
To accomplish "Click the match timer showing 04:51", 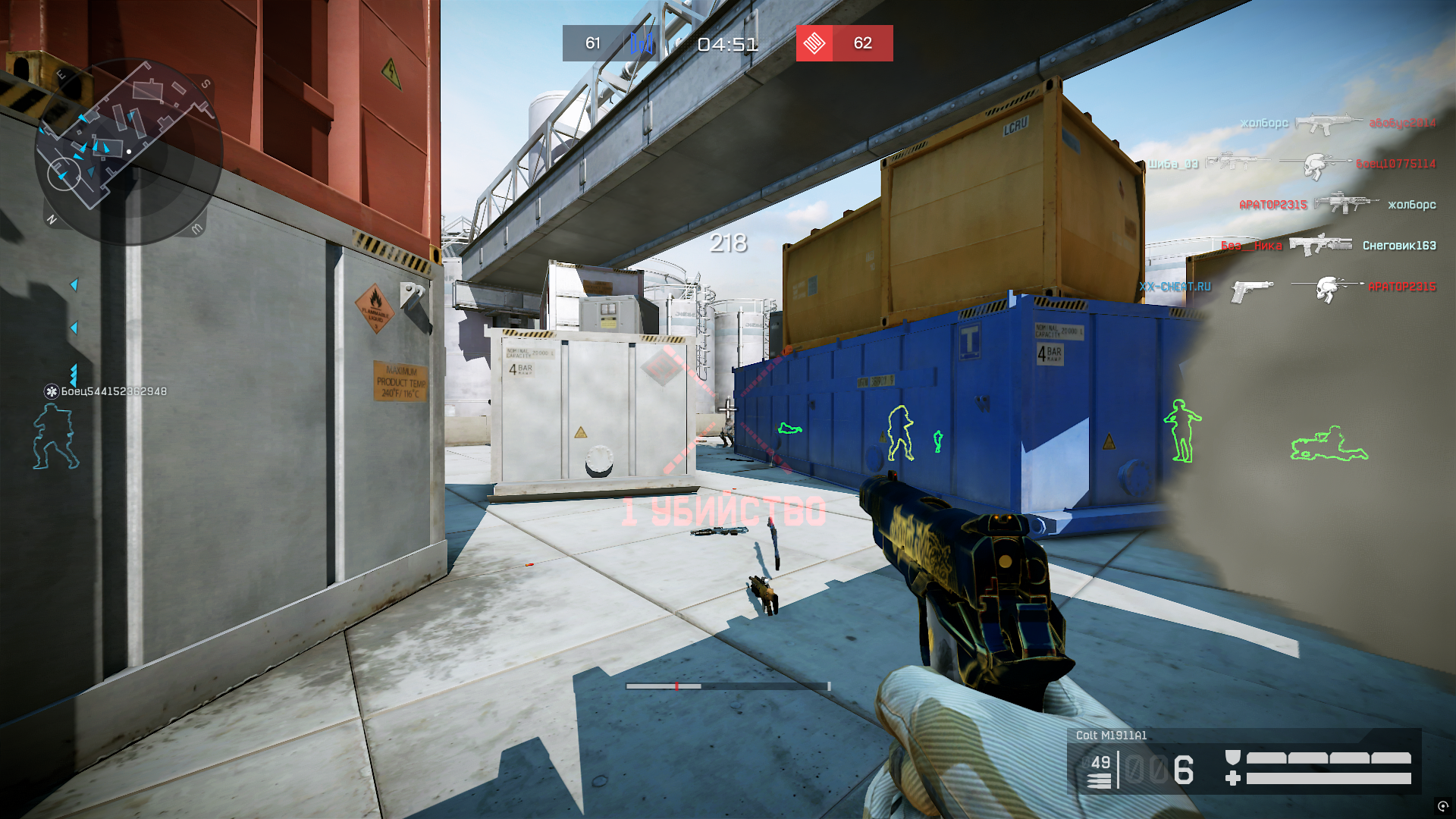I will 728,44.
